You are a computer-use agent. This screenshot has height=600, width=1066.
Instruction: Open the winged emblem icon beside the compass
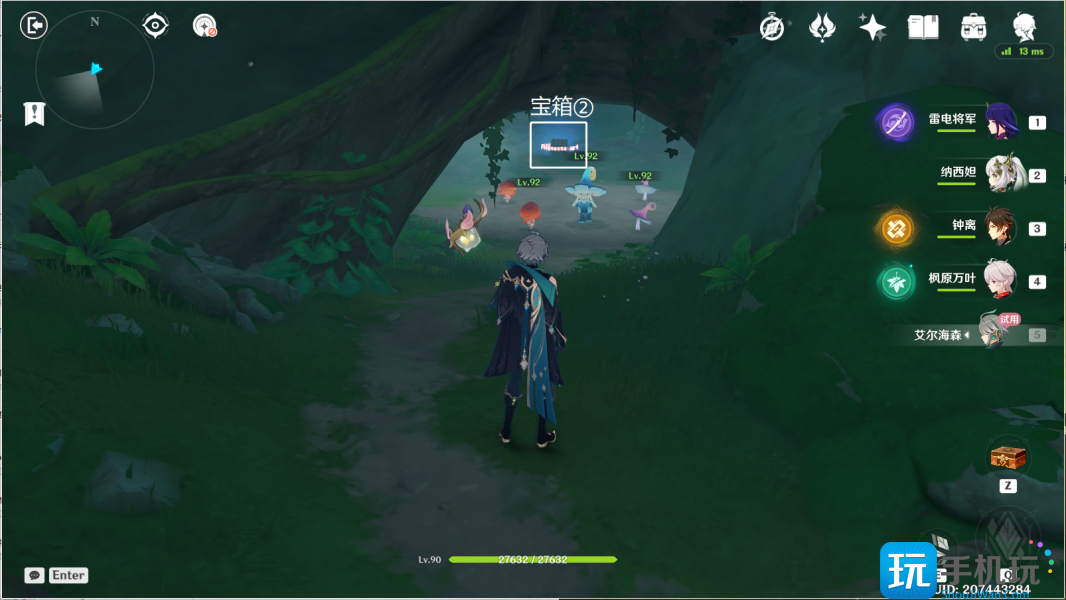pyautogui.click(x=822, y=28)
